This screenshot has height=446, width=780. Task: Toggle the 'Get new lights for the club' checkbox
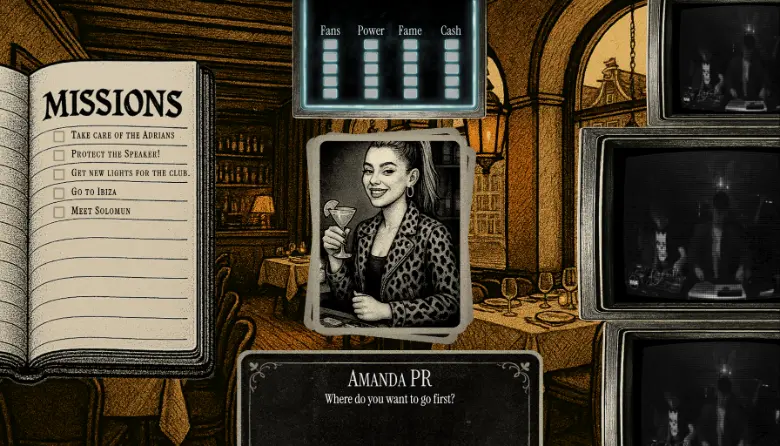(59, 173)
